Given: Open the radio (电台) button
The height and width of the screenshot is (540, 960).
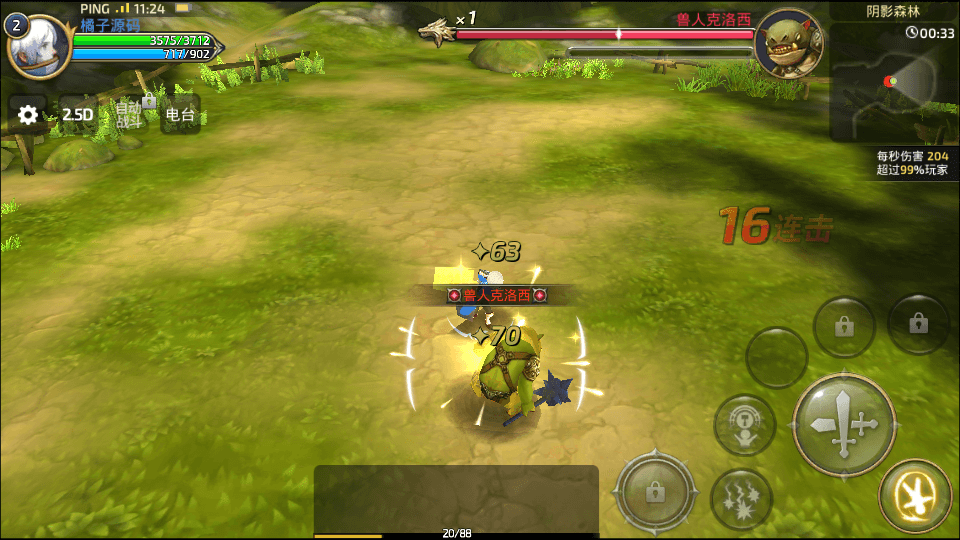Looking at the screenshot, I should tap(180, 115).
